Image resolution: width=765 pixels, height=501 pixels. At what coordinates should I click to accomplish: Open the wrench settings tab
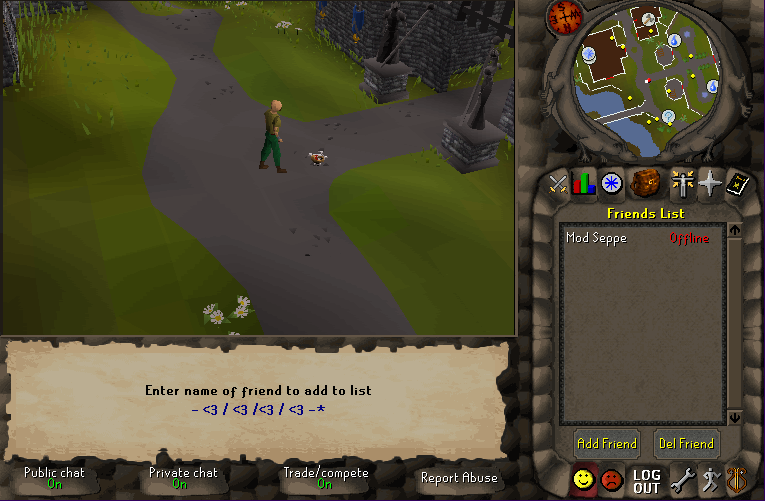[x=682, y=481]
